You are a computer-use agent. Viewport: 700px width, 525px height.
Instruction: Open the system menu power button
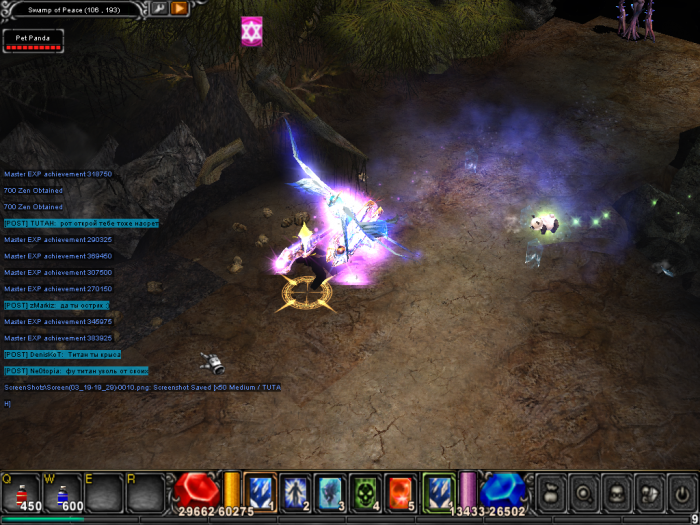point(680,491)
